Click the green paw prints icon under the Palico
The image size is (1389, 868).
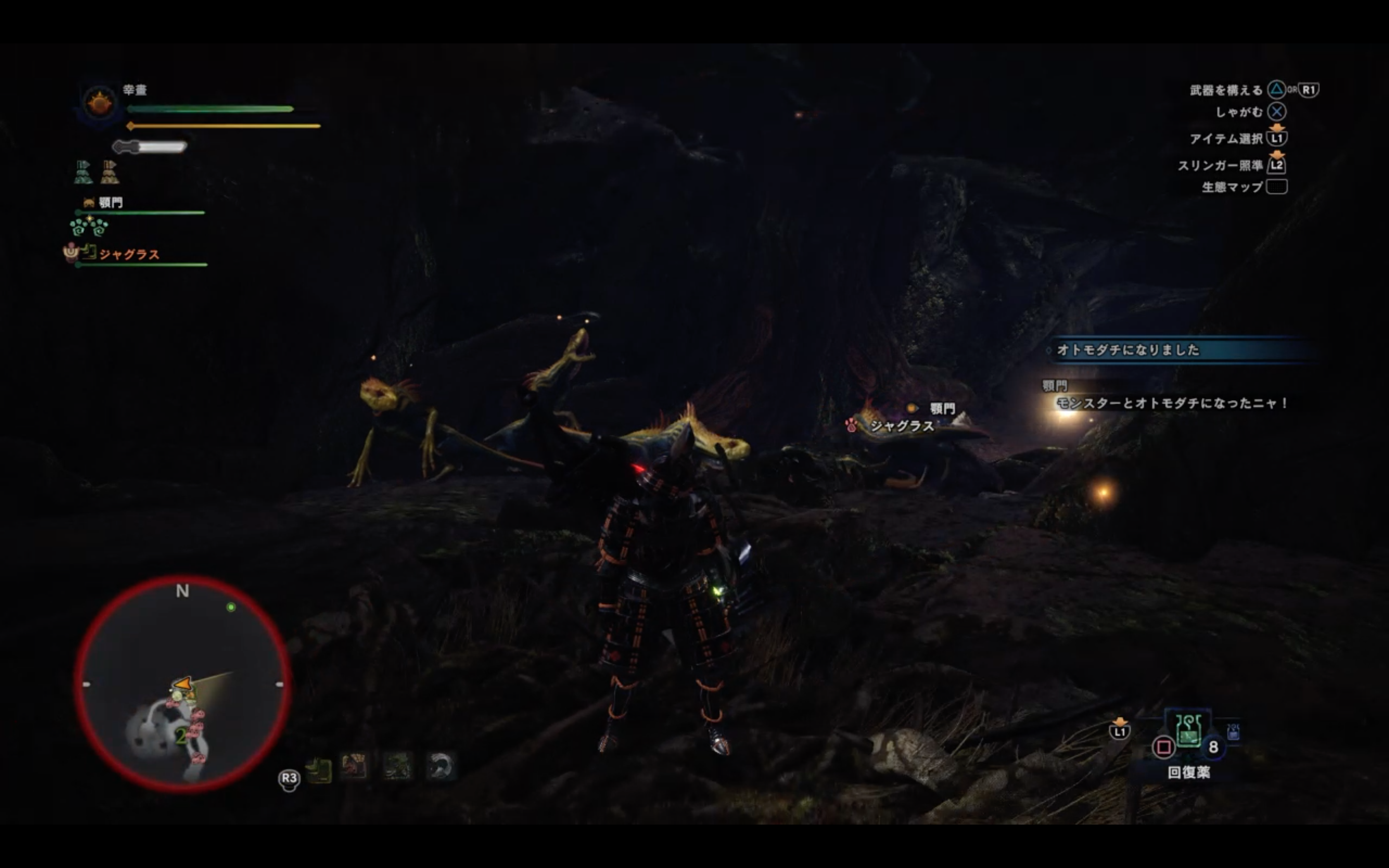click(x=89, y=228)
